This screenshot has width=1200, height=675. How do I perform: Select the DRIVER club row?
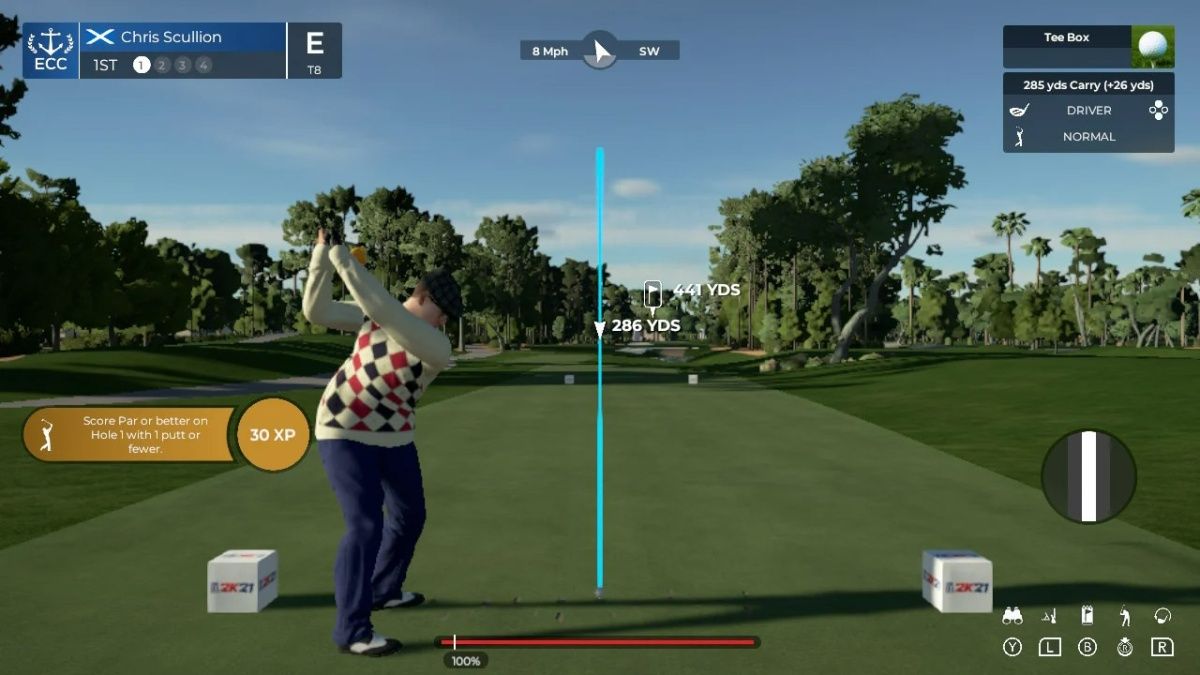1088,111
